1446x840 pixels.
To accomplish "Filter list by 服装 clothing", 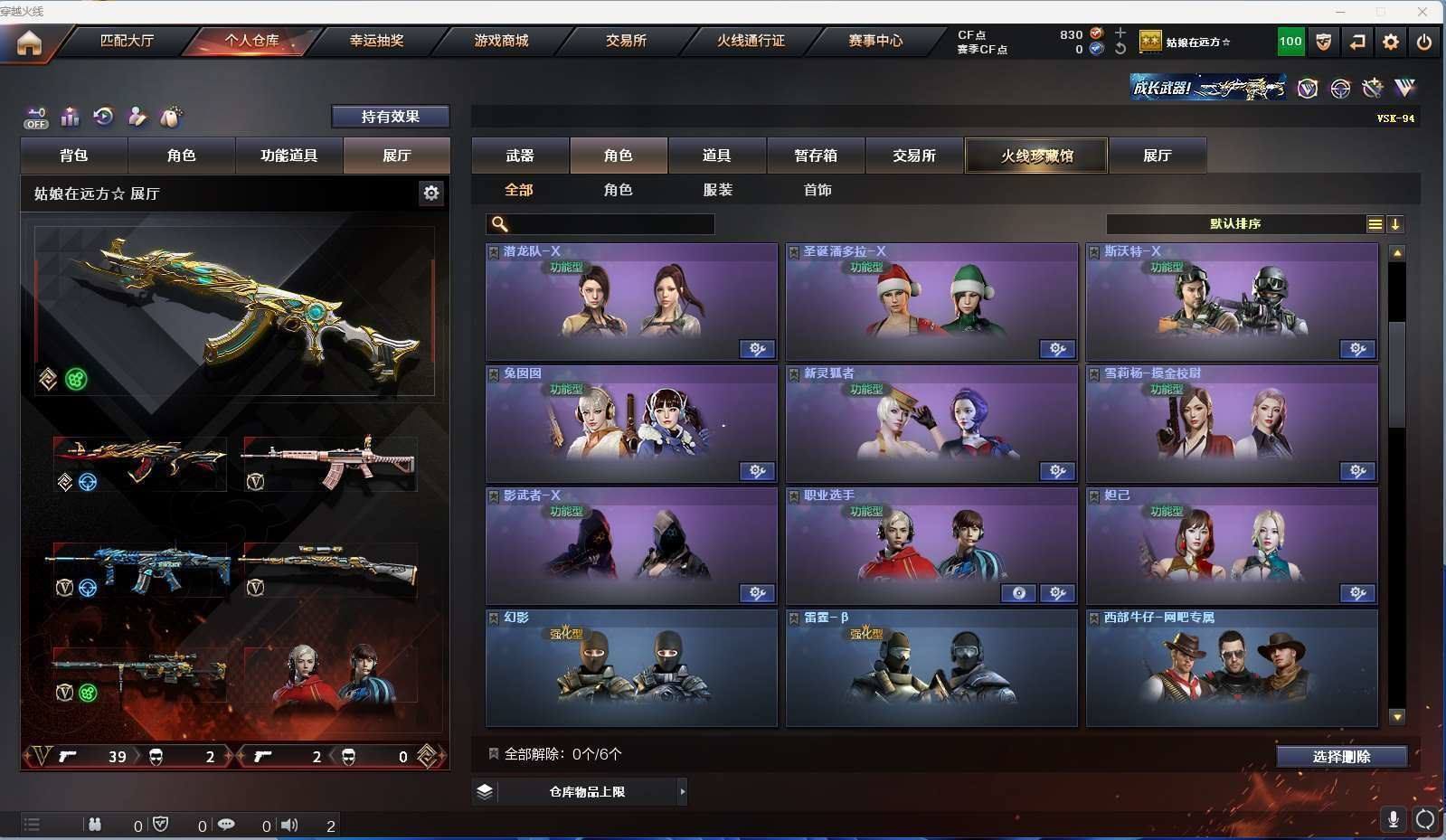I will click(x=718, y=190).
